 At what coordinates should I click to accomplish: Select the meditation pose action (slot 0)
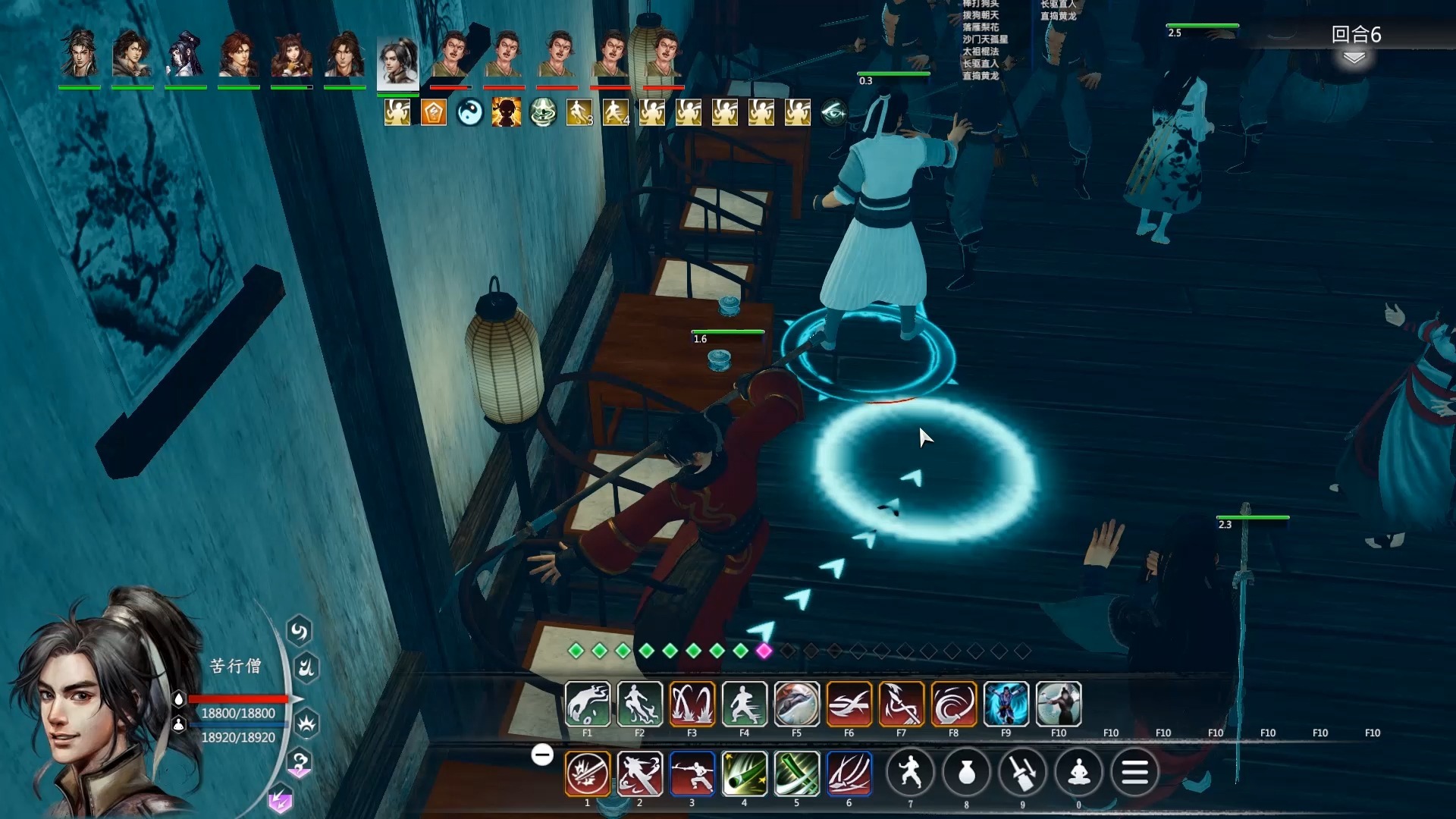point(1078,773)
